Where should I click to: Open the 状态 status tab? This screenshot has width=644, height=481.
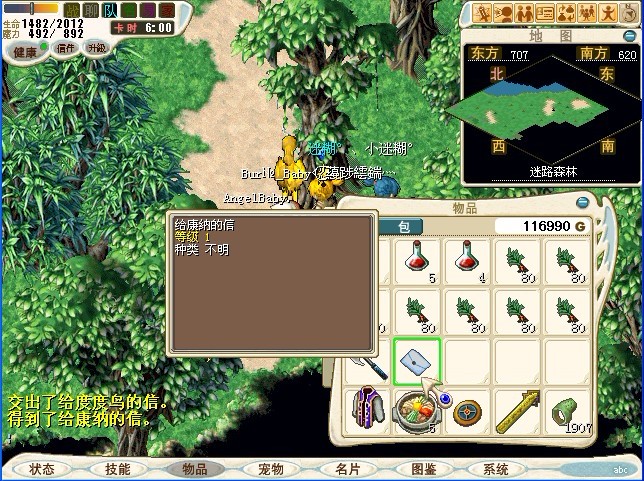click(x=42, y=468)
